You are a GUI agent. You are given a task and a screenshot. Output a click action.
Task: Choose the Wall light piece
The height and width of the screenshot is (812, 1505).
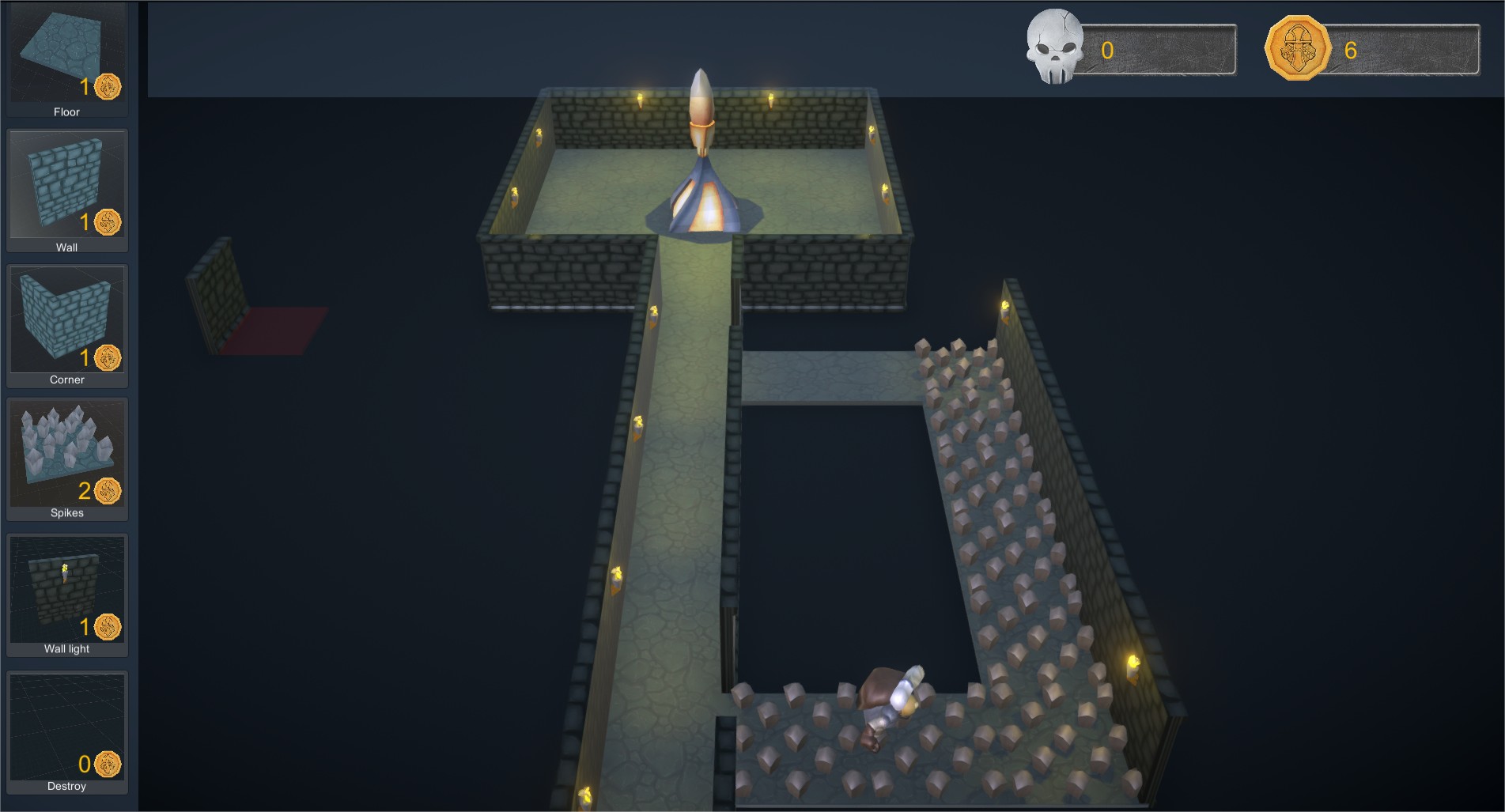point(66,593)
